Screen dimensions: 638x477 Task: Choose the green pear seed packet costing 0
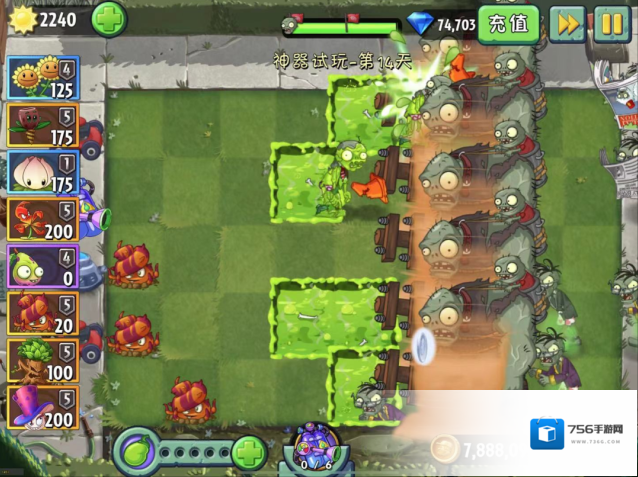tap(43, 266)
